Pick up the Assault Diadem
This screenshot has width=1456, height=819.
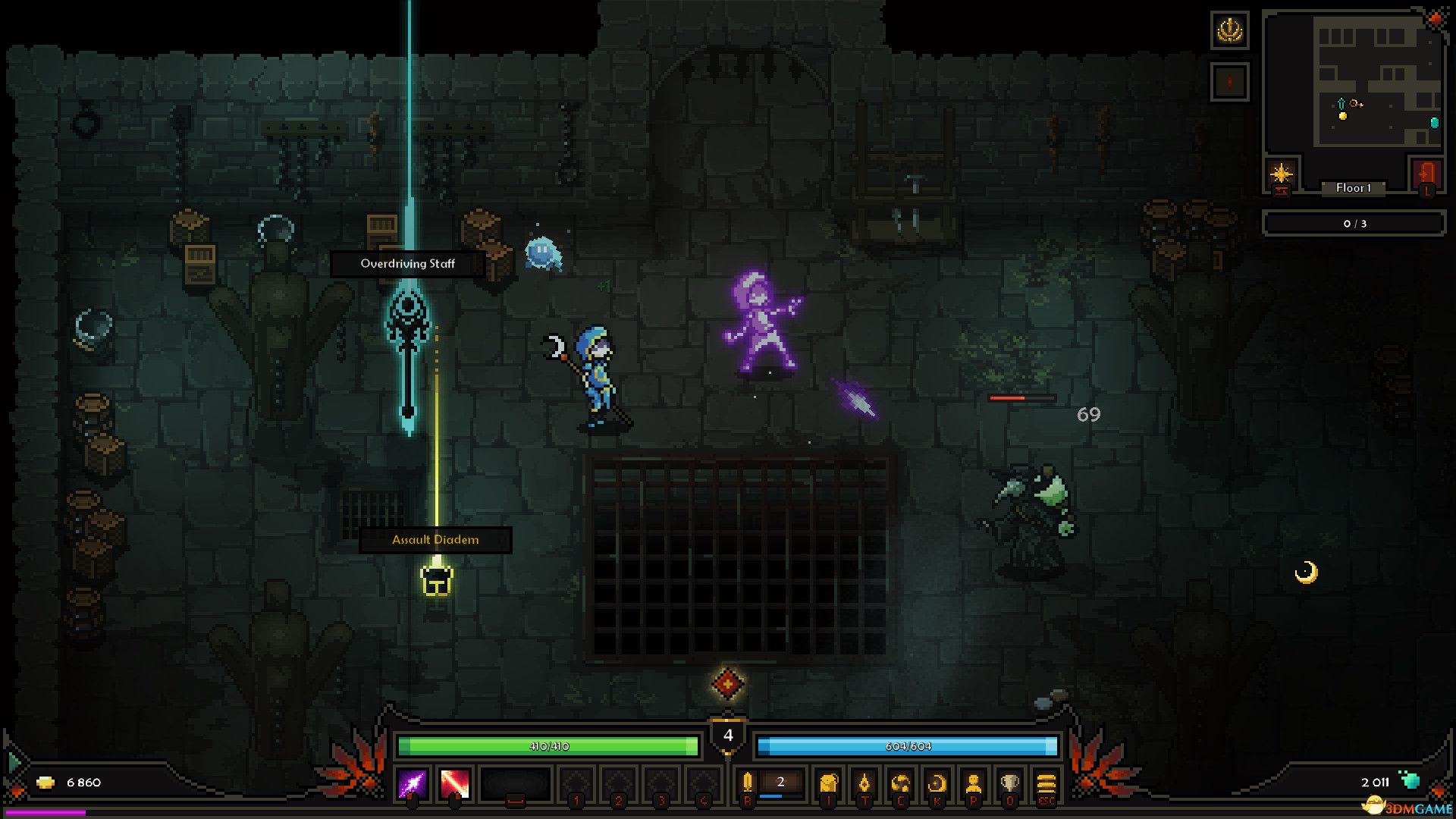coord(436,582)
